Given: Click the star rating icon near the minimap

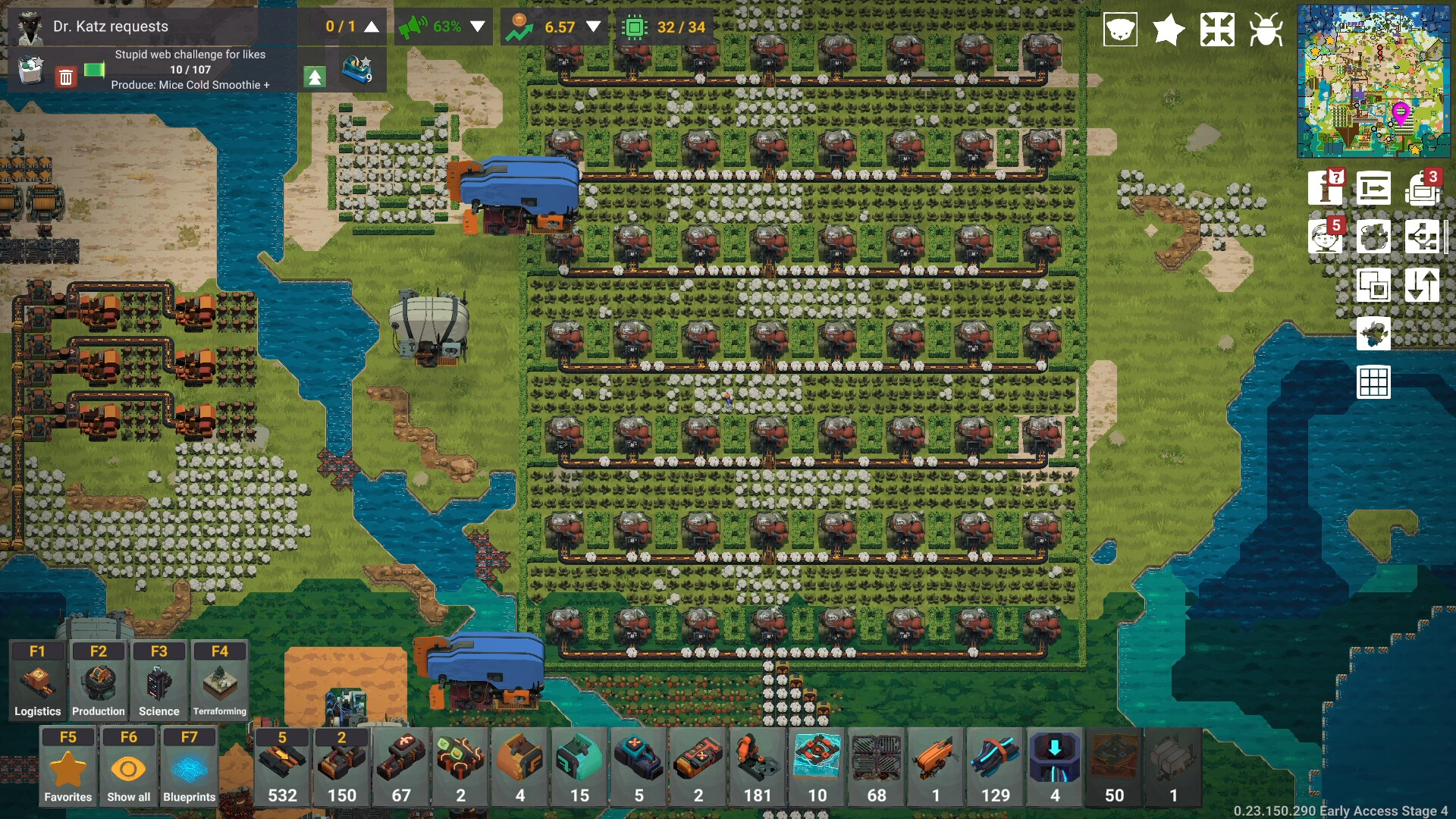Looking at the screenshot, I should pyautogui.click(x=1168, y=30).
